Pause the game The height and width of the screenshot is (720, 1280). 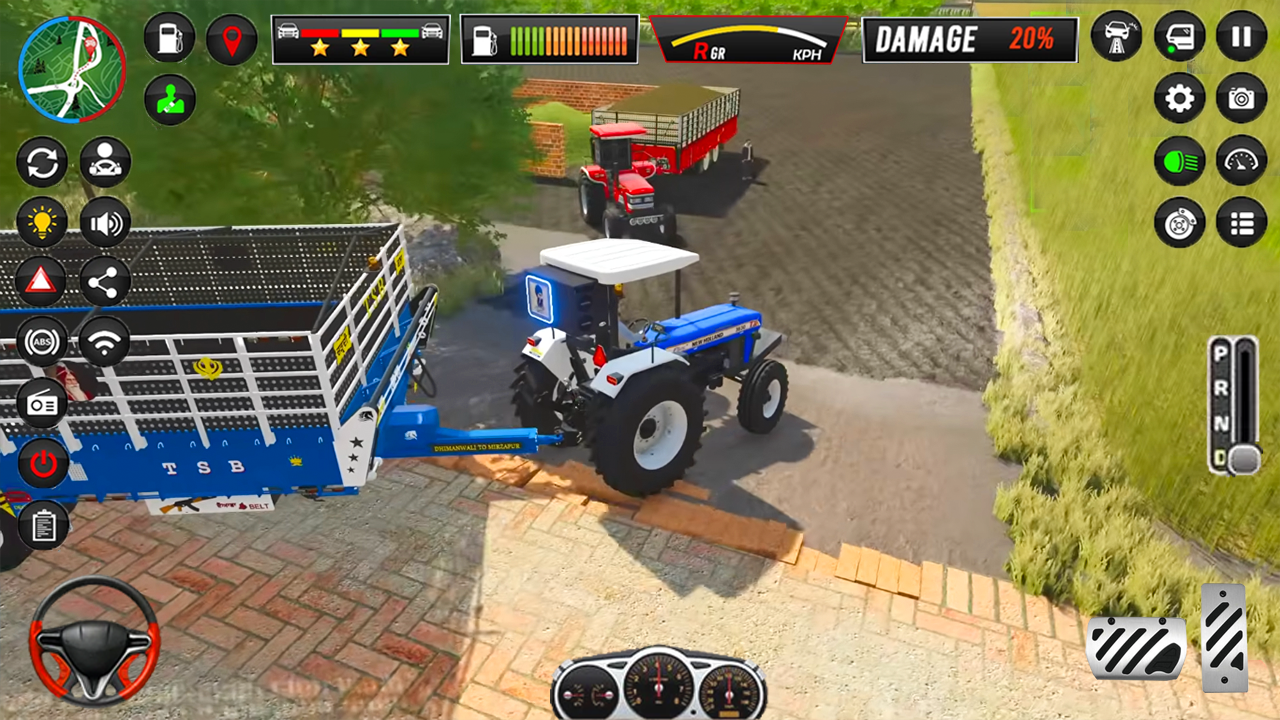1240,38
